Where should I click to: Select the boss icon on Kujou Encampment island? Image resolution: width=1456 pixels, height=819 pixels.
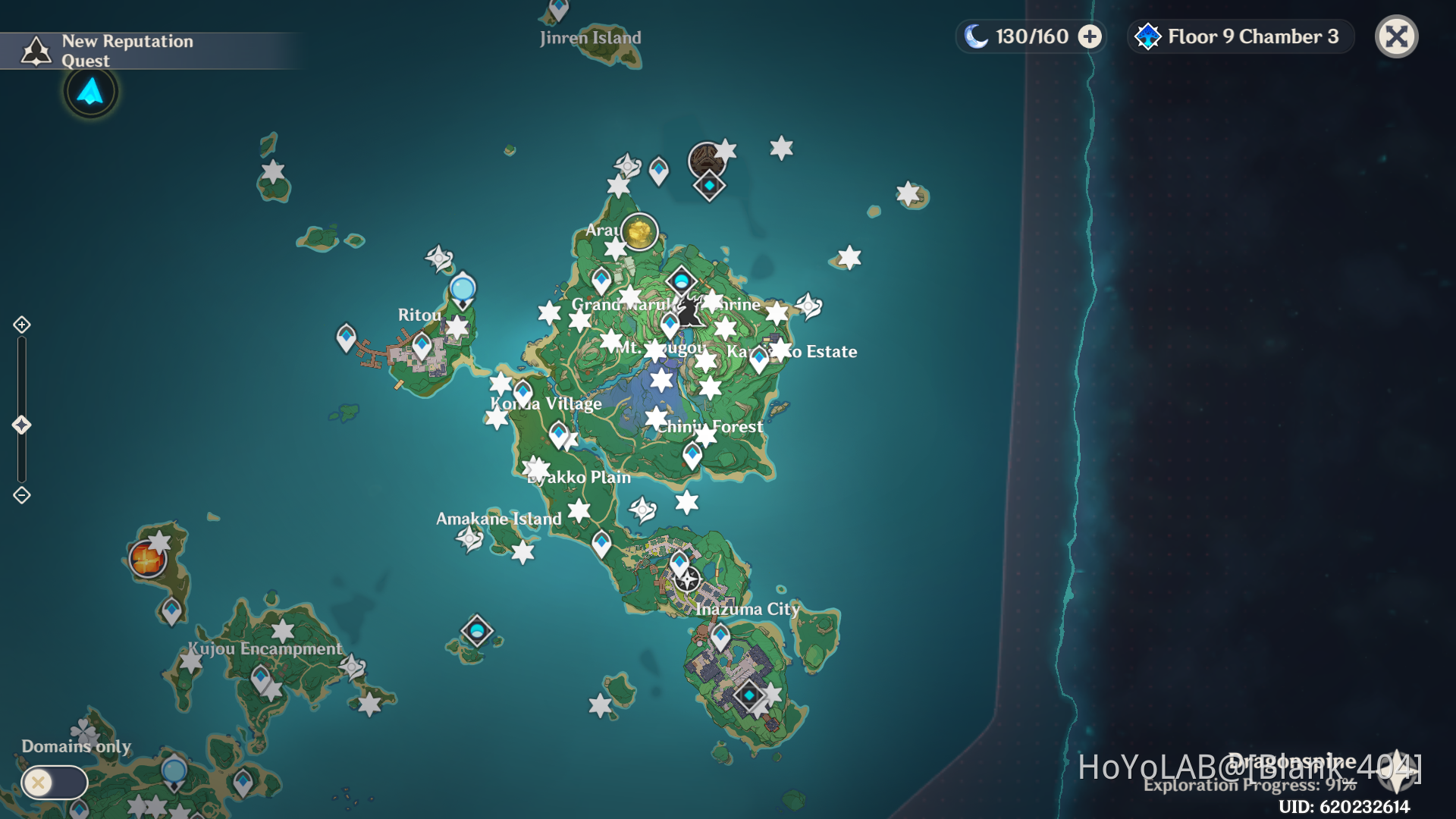tap(147, 559)
